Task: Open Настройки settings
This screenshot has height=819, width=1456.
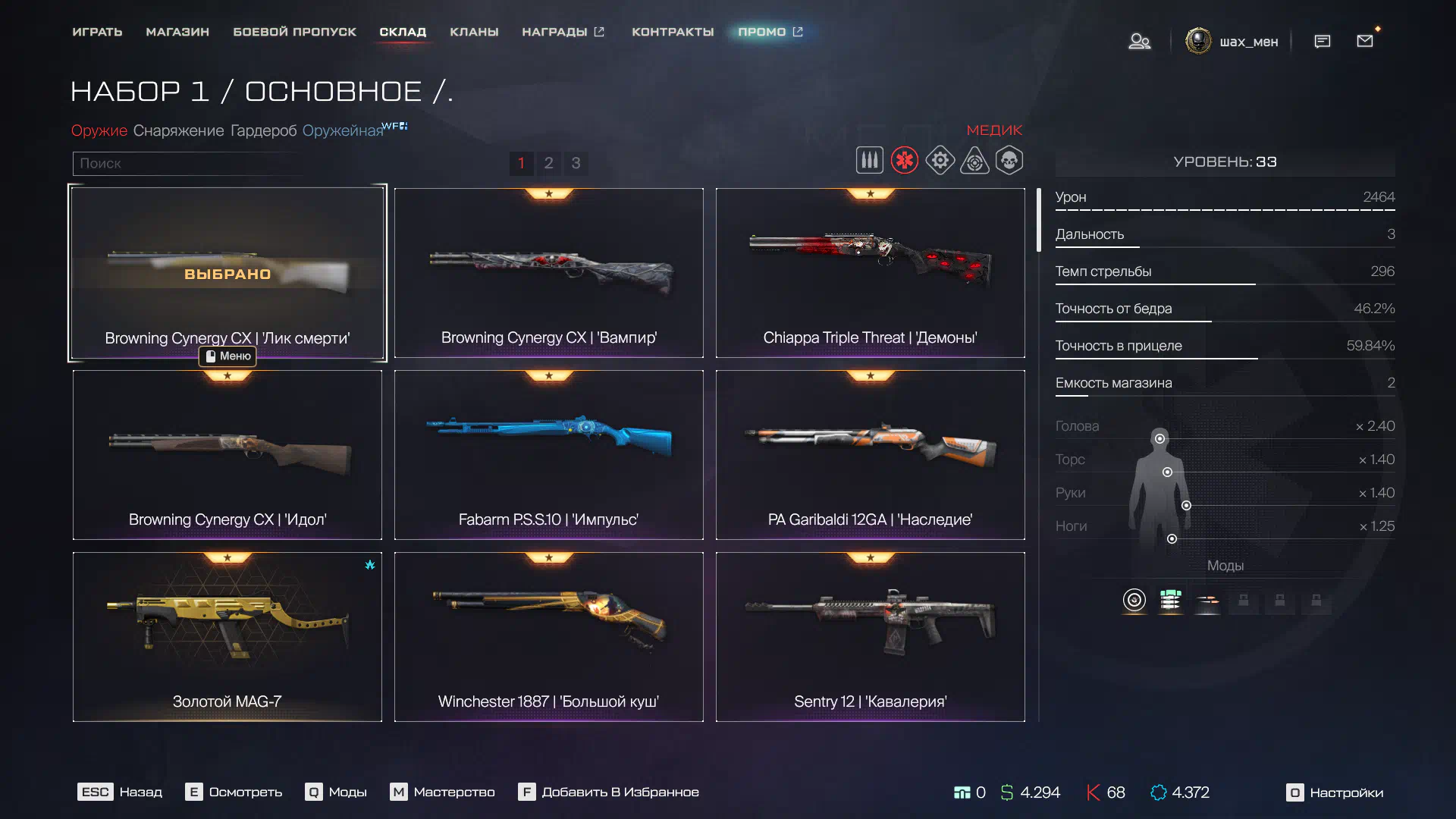Action: [x=1335, y=792]
